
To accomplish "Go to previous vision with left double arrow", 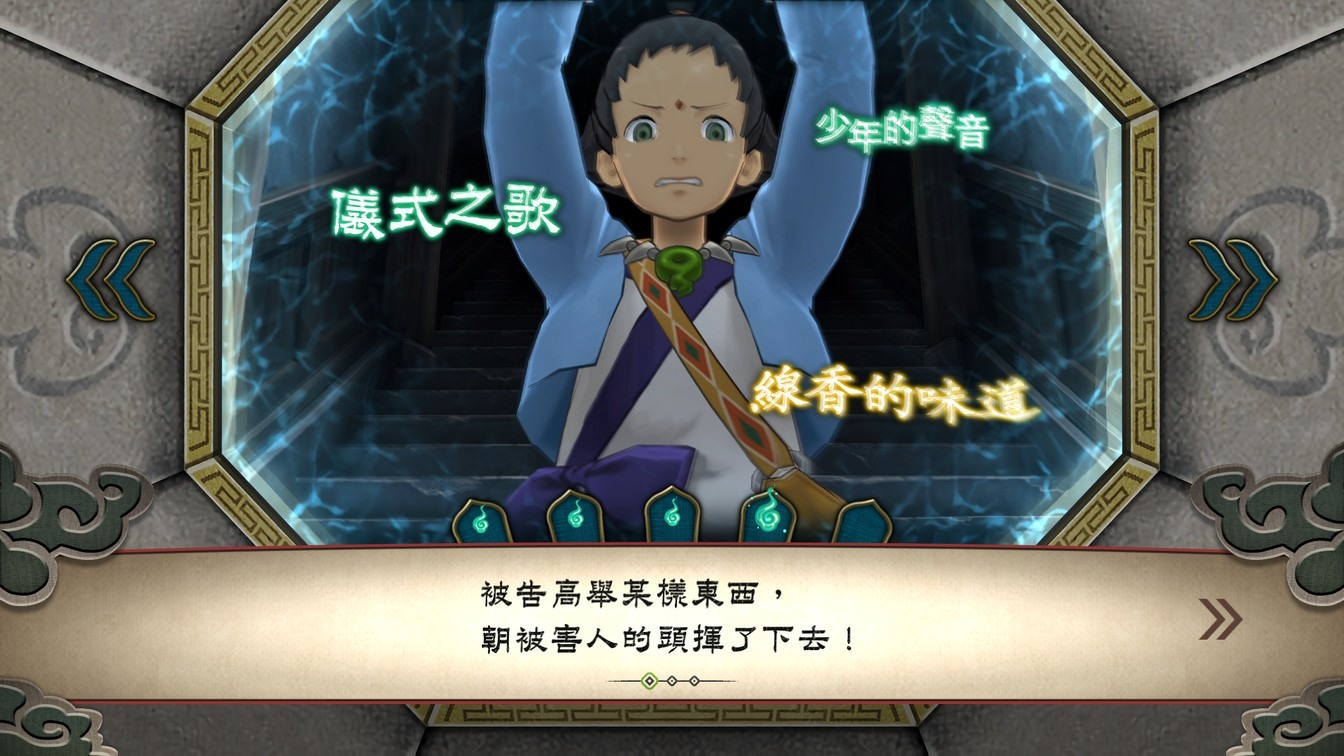I will tap(111, 280).
